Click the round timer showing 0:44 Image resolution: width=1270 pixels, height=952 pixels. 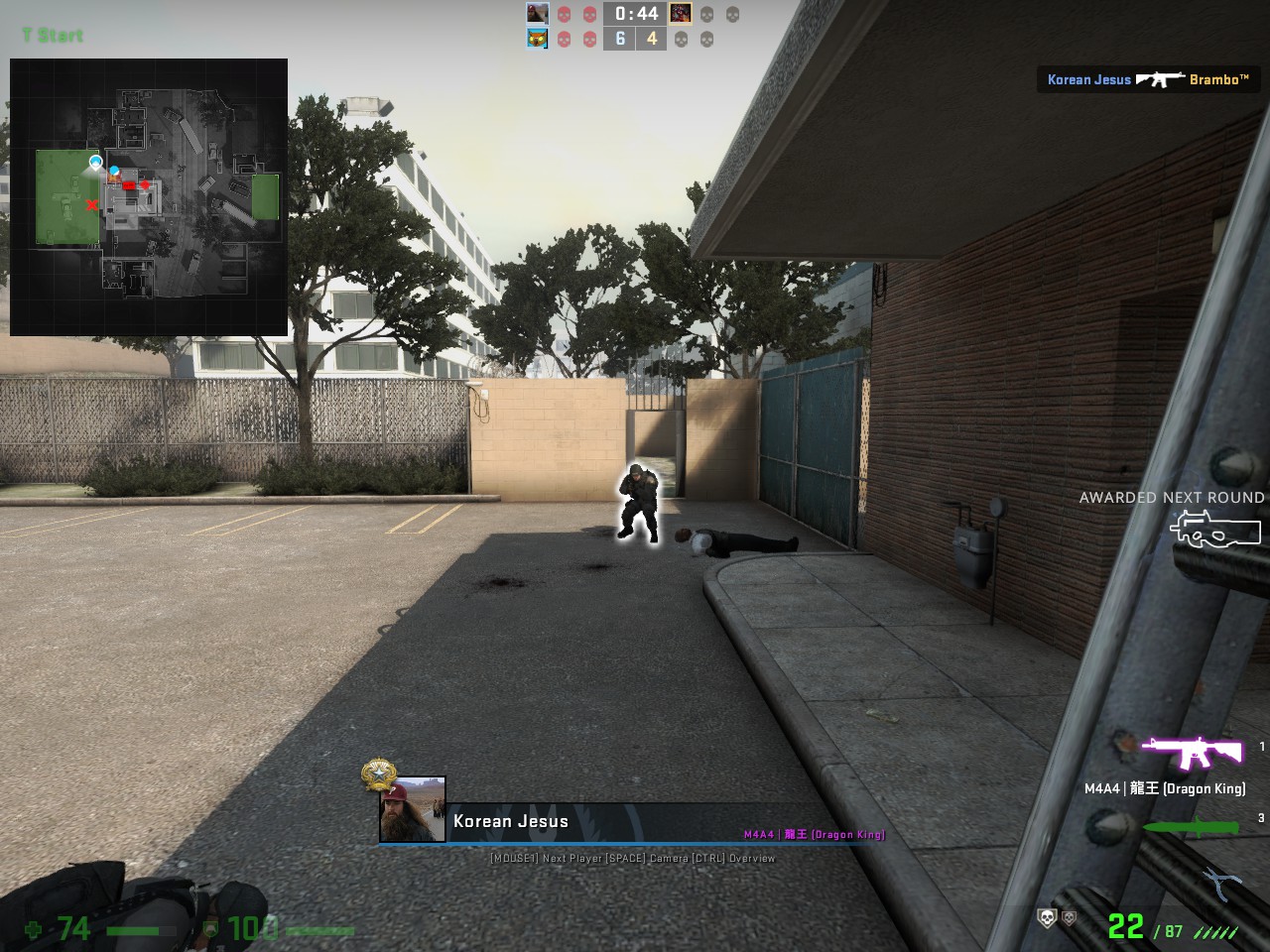[635, 14]
